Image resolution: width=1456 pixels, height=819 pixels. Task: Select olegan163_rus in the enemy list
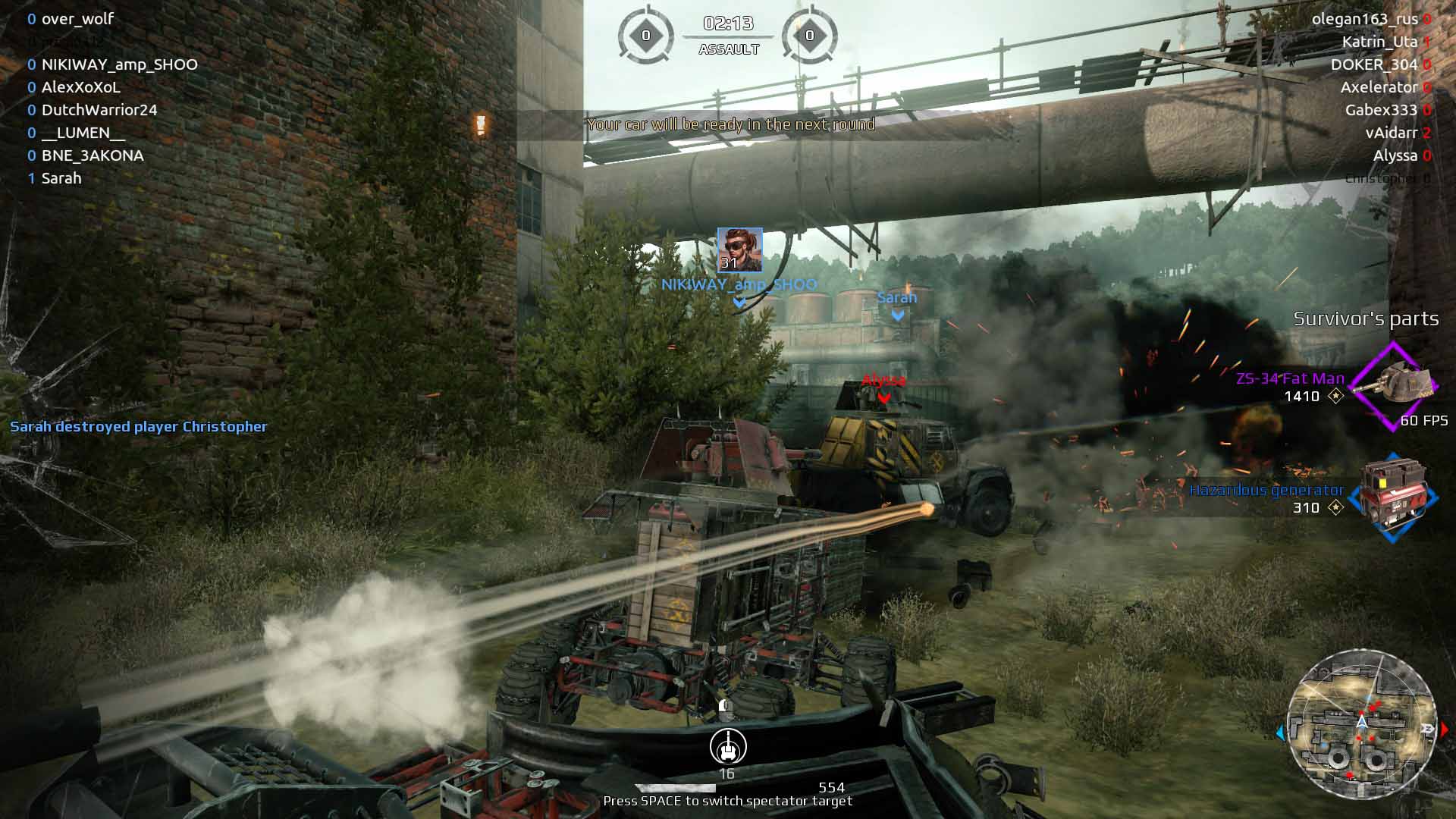coord(1364,19)
